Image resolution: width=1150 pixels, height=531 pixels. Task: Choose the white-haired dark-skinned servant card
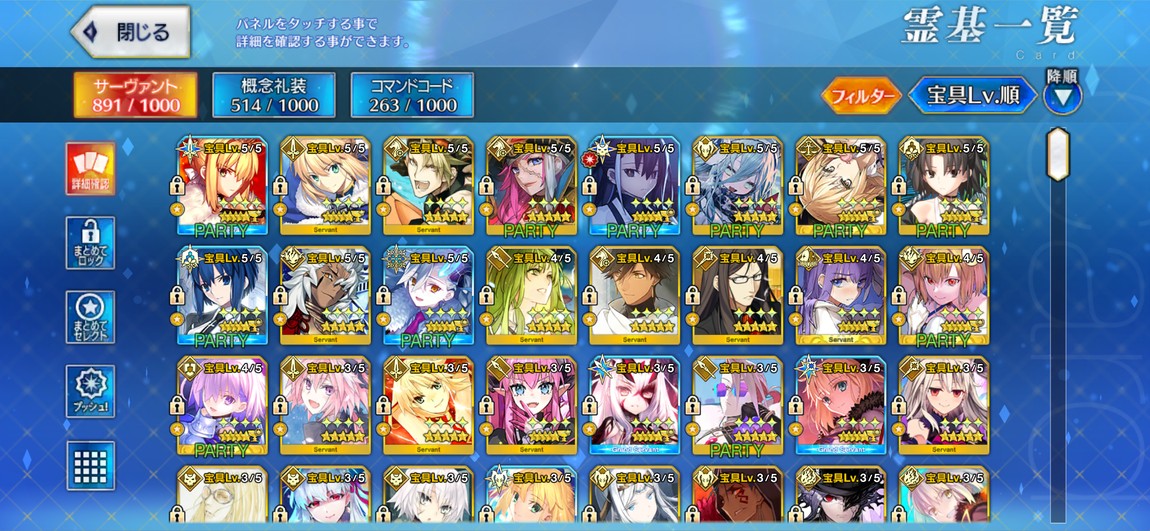point(325,296)
